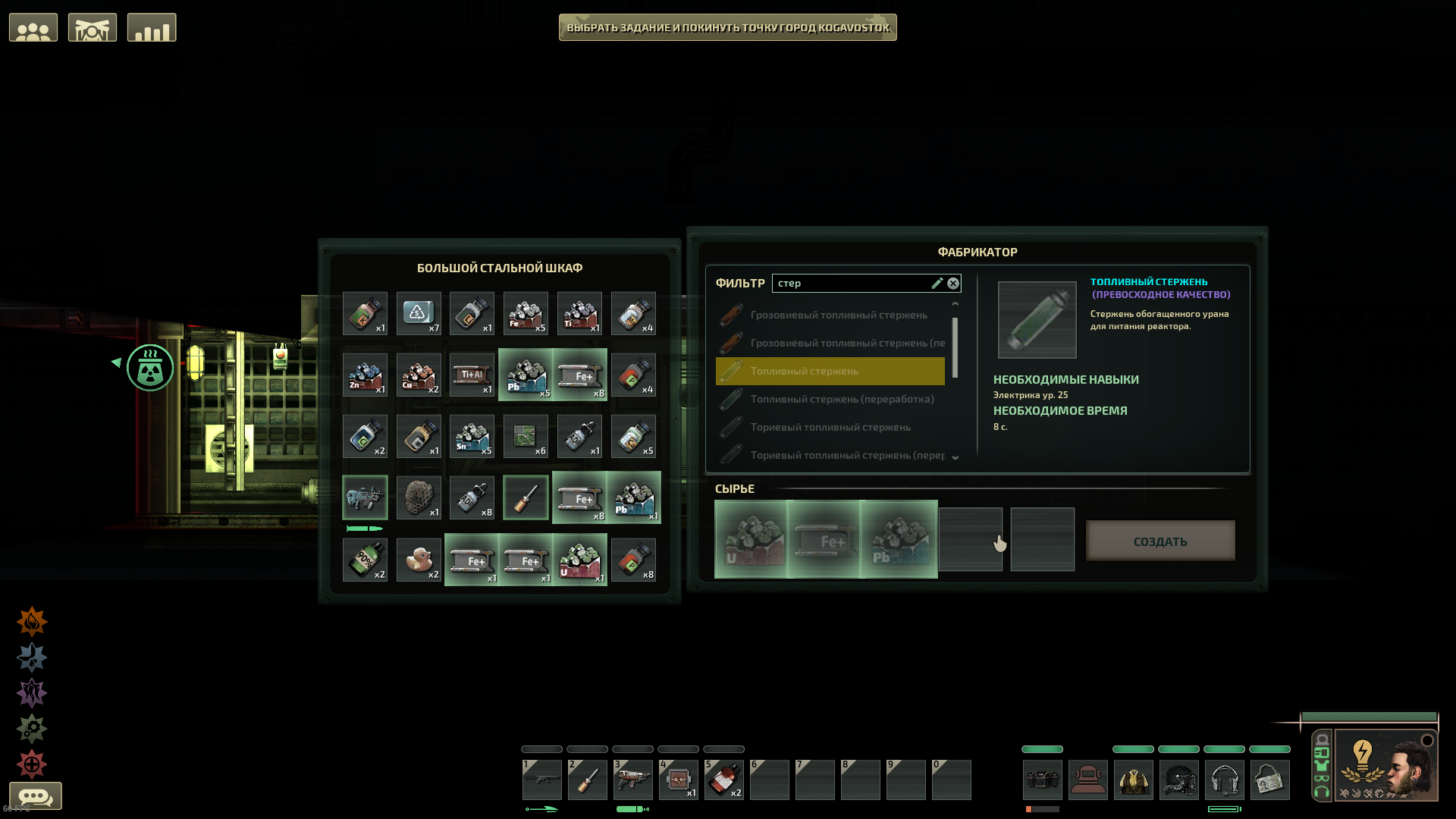Image resolution: width=1456 pixels, height=819 pixels.
Task: Pick the screwdriver in the steel cabinet
Action: click(x=526, y=497)
